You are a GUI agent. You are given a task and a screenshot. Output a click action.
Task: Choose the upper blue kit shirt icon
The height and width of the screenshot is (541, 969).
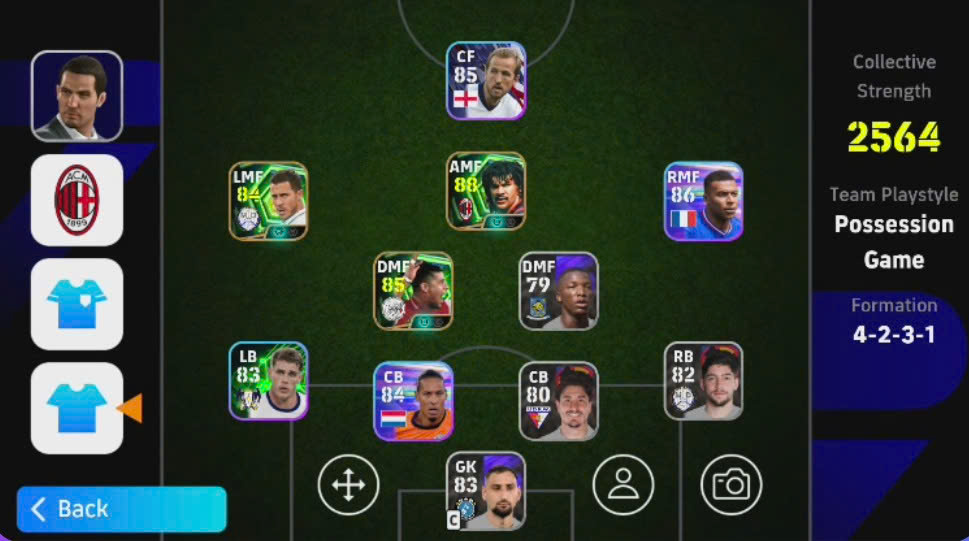click(77, 304)
